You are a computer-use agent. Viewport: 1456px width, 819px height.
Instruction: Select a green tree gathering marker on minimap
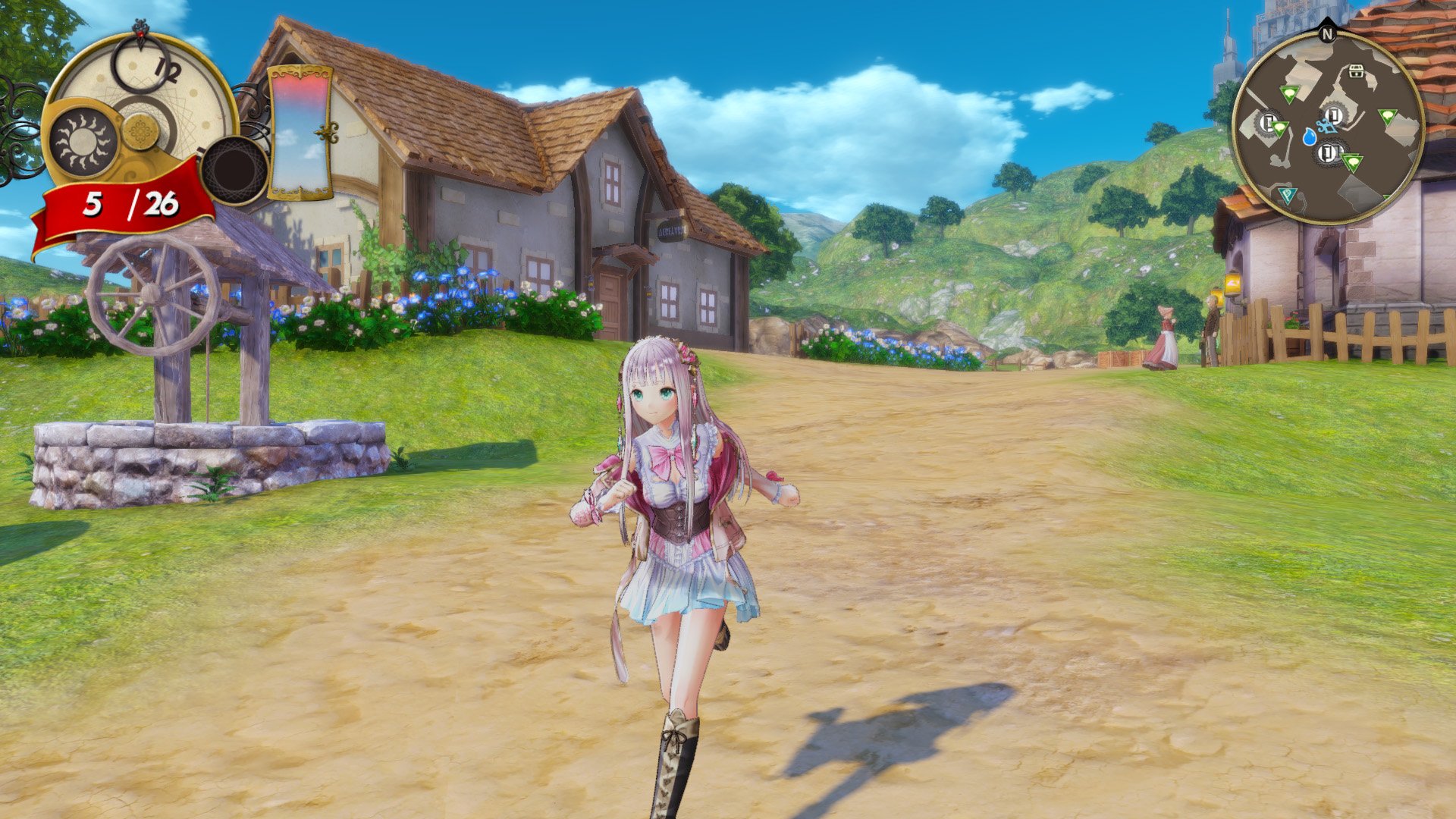(x=1386, y=116)
